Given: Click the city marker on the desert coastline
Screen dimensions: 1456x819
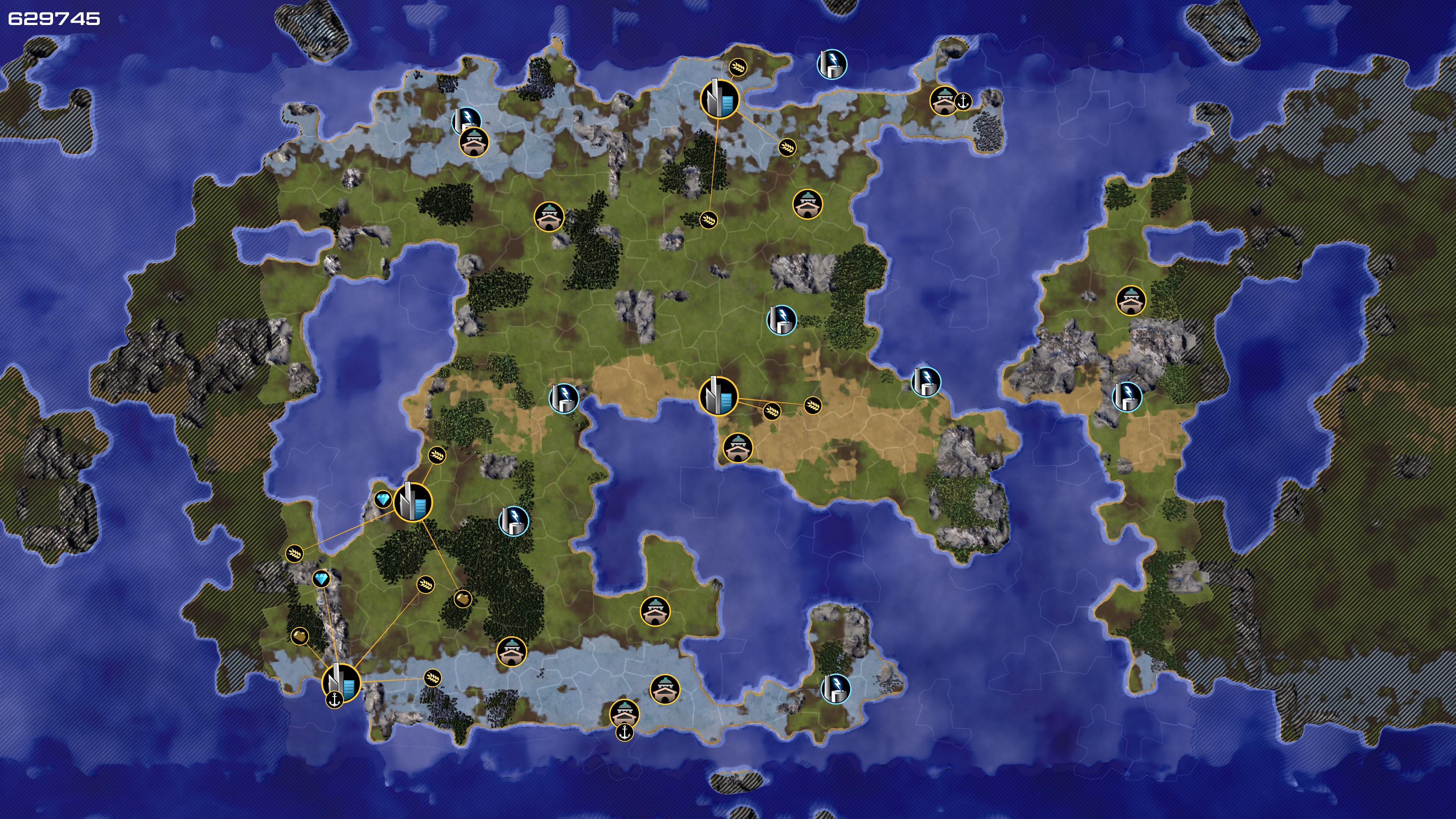Looking at the screenshot, I should point(719,395).
